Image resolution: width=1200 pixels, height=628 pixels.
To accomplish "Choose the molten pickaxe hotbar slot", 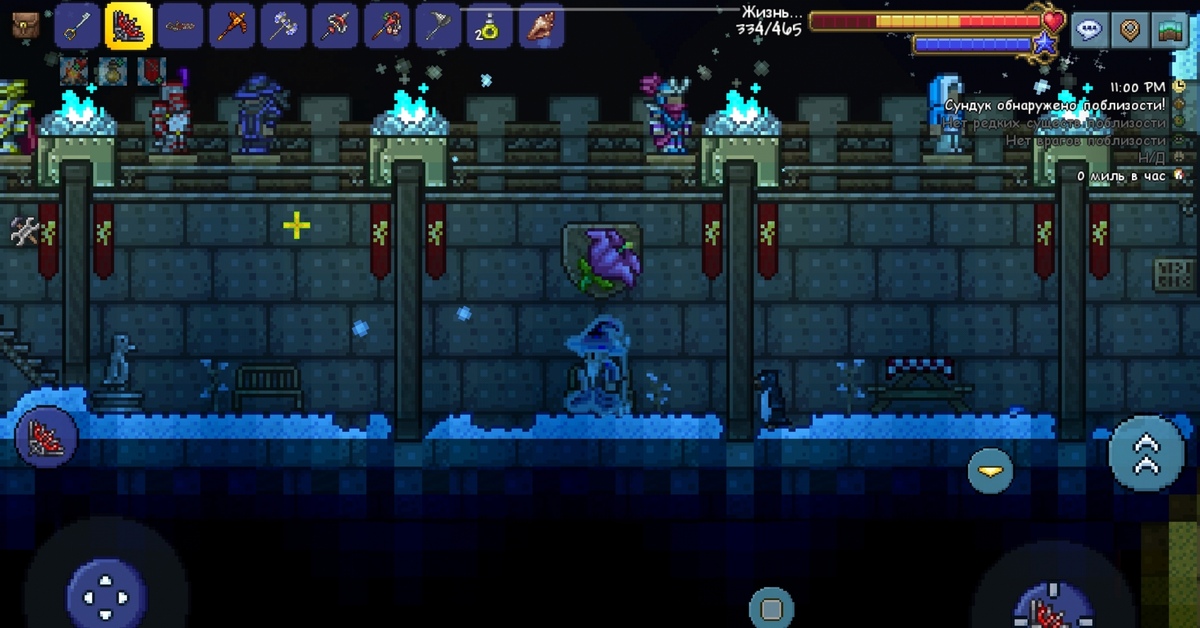I will tap(233, 26).
